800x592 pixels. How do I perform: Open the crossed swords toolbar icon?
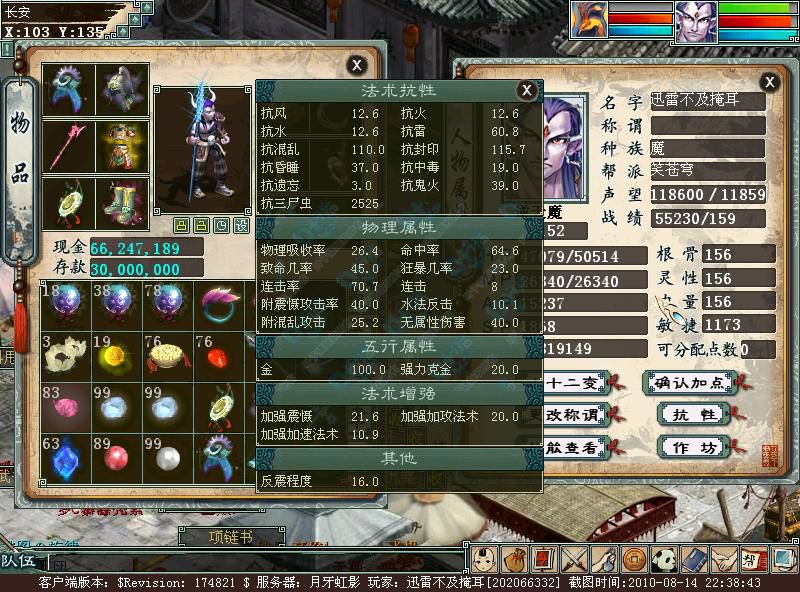[x=573, y=559]
